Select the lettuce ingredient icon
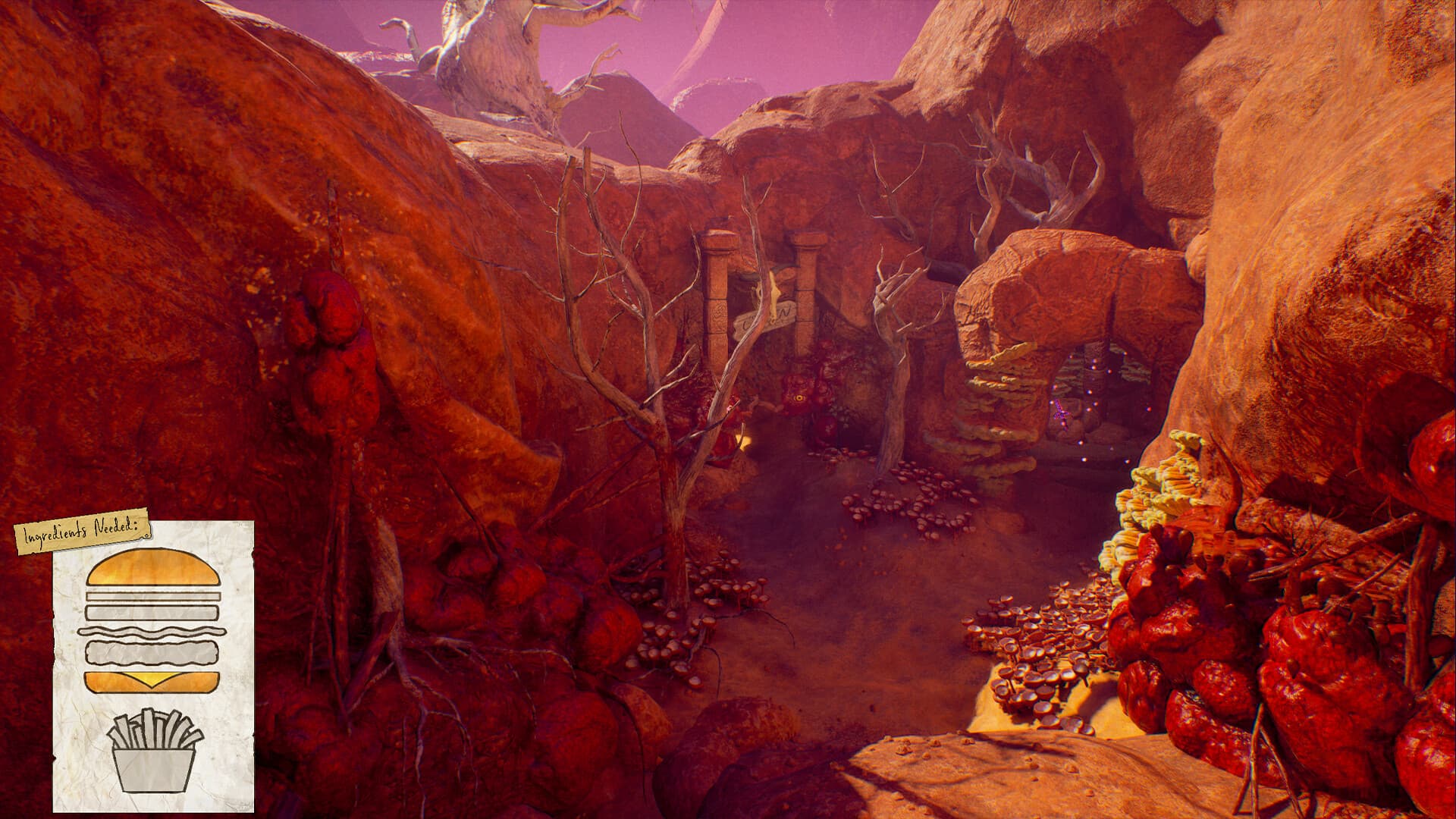The image size is (1456, 819). (154, 631)
